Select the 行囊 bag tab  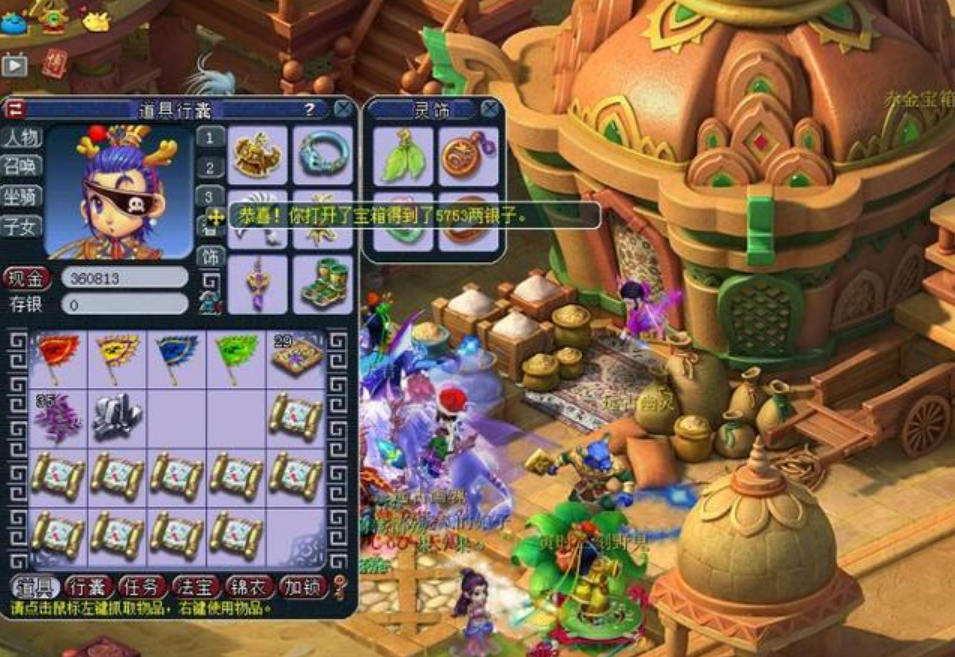(x=88, y=586)
